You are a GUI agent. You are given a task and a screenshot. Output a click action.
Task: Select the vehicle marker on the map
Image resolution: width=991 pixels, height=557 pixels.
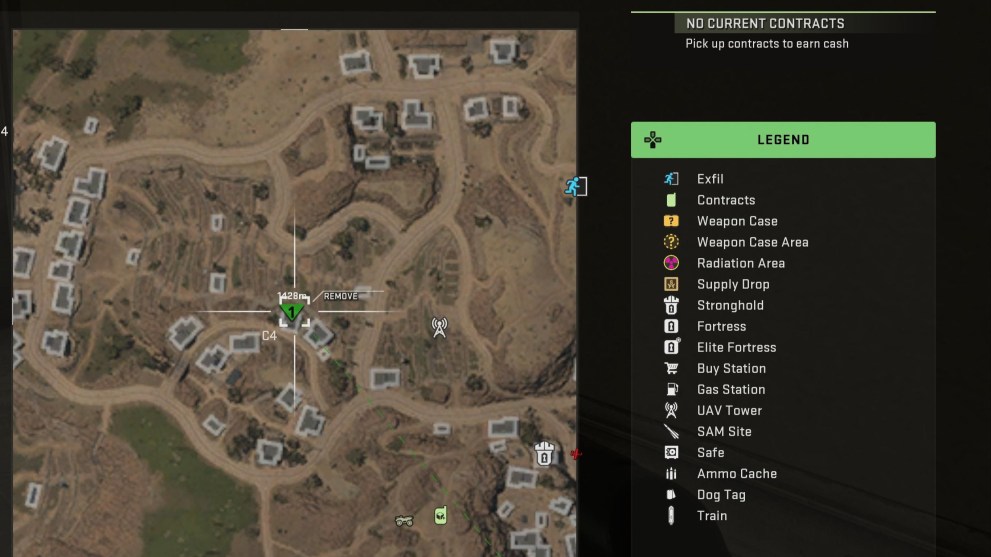coord(404,520)
